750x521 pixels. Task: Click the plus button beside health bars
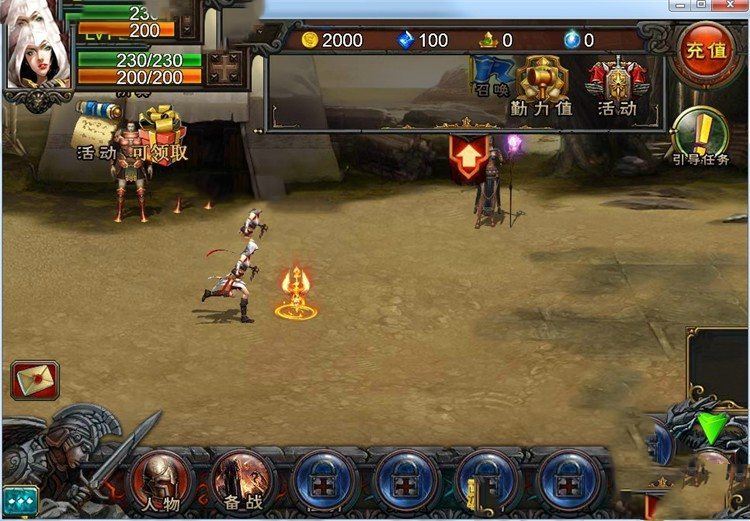pos(225,67)
